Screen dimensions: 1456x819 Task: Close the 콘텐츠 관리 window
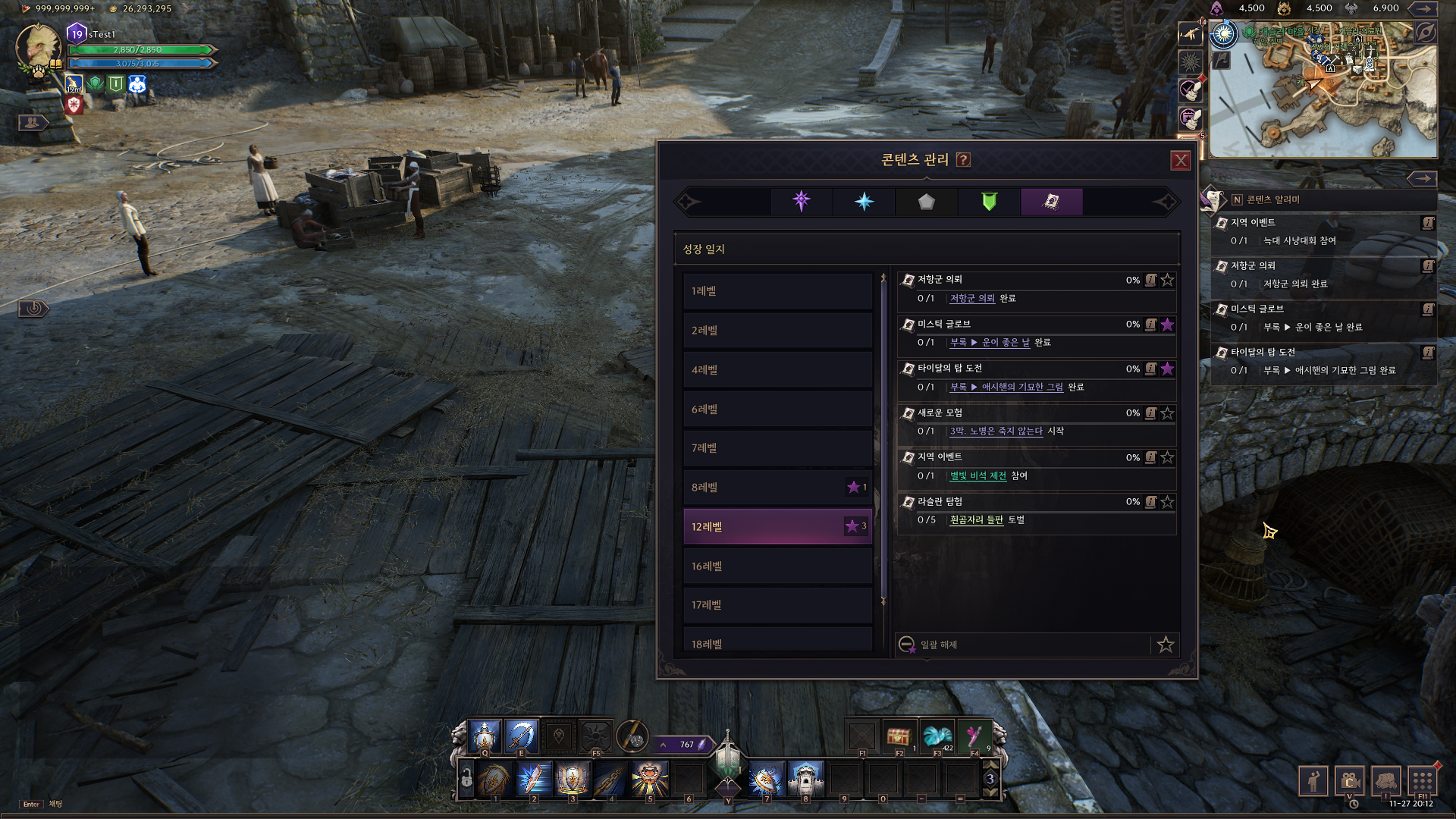pos(1180,161)
